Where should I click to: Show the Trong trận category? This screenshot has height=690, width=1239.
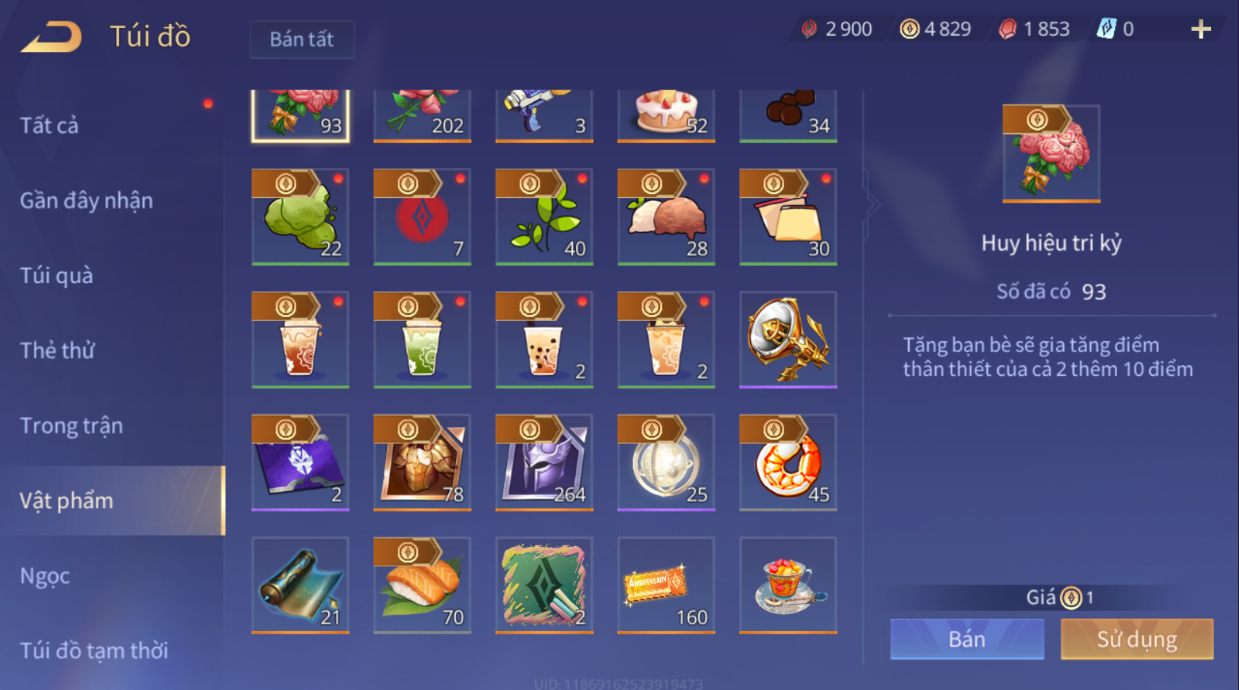(x=71, y=425)
